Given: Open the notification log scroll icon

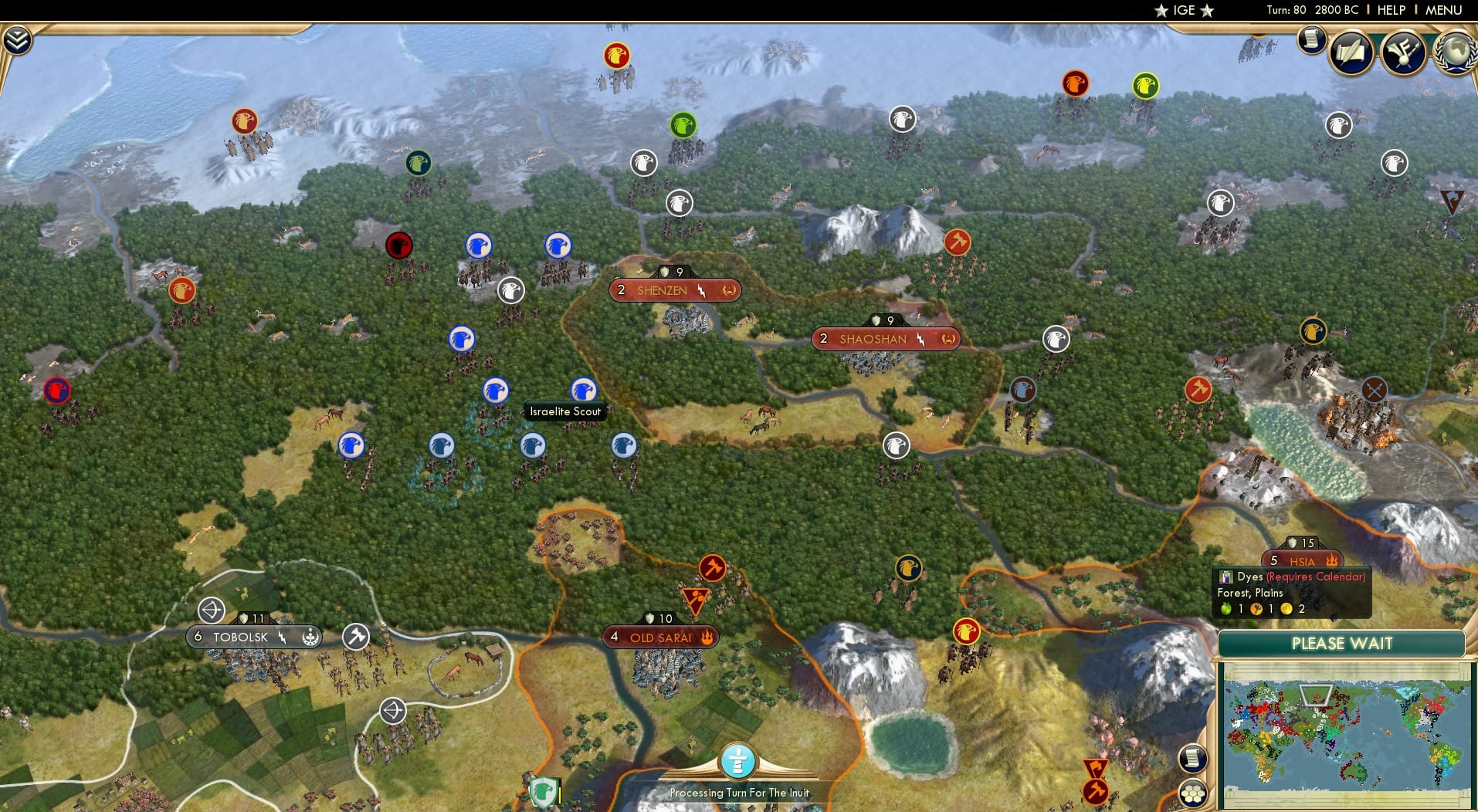Looking at the screenshot, I should click(x=1310, y=42).
